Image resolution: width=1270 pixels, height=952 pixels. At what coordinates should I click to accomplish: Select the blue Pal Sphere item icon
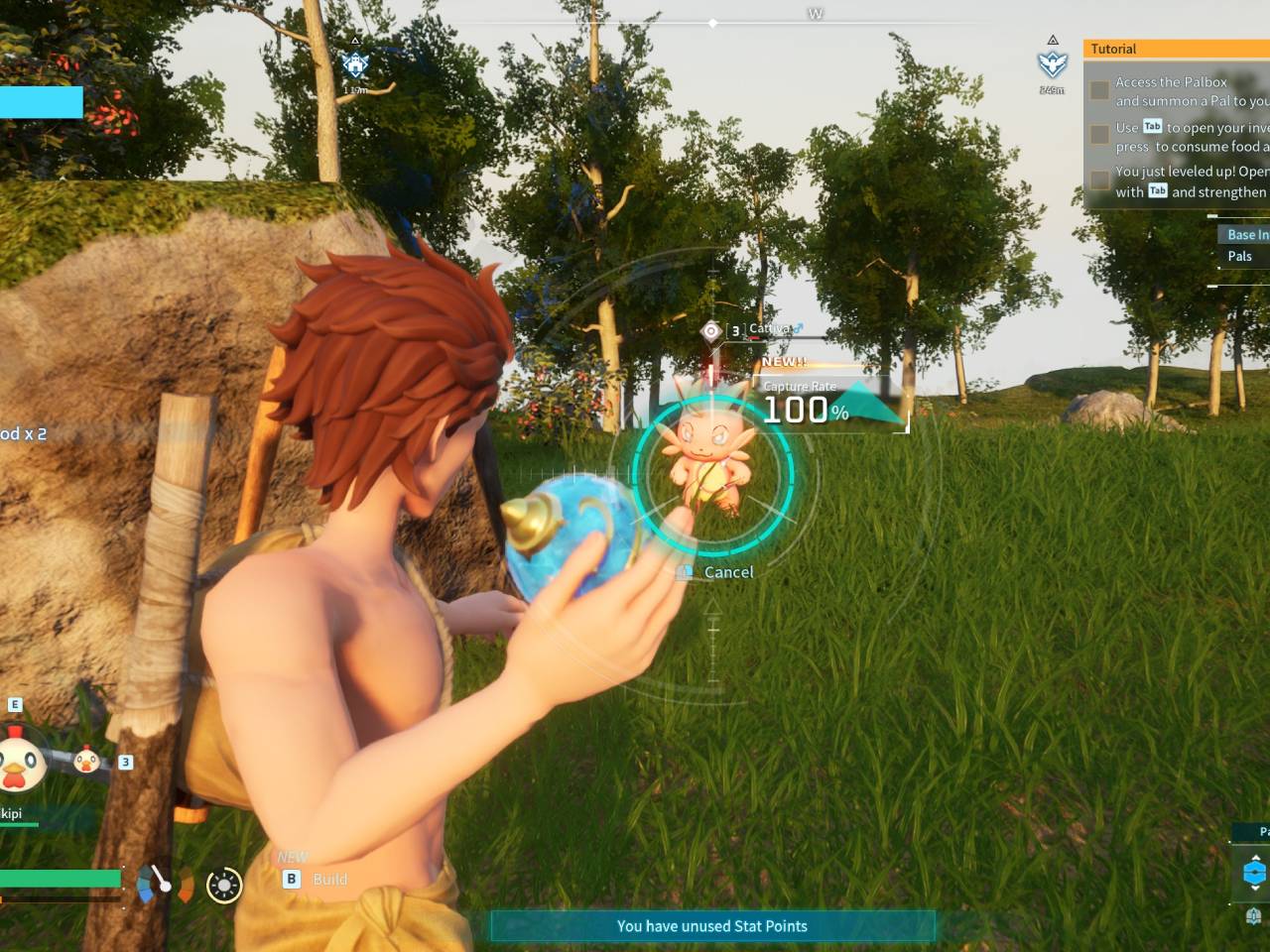pyautogui.click(x=1254, y=873)
